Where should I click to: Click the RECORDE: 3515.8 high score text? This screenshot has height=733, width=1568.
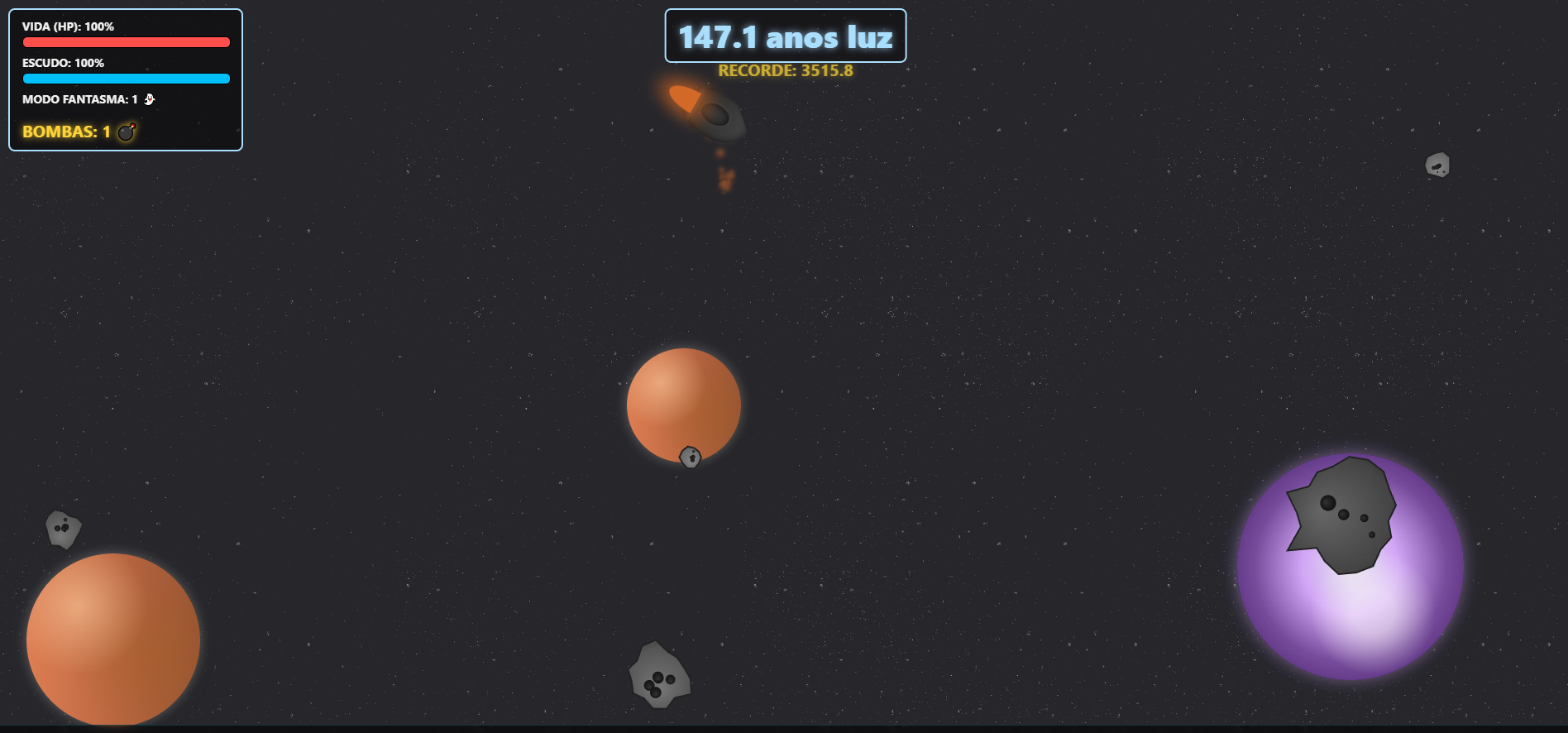pyautogui.click(x=785, y=71)
